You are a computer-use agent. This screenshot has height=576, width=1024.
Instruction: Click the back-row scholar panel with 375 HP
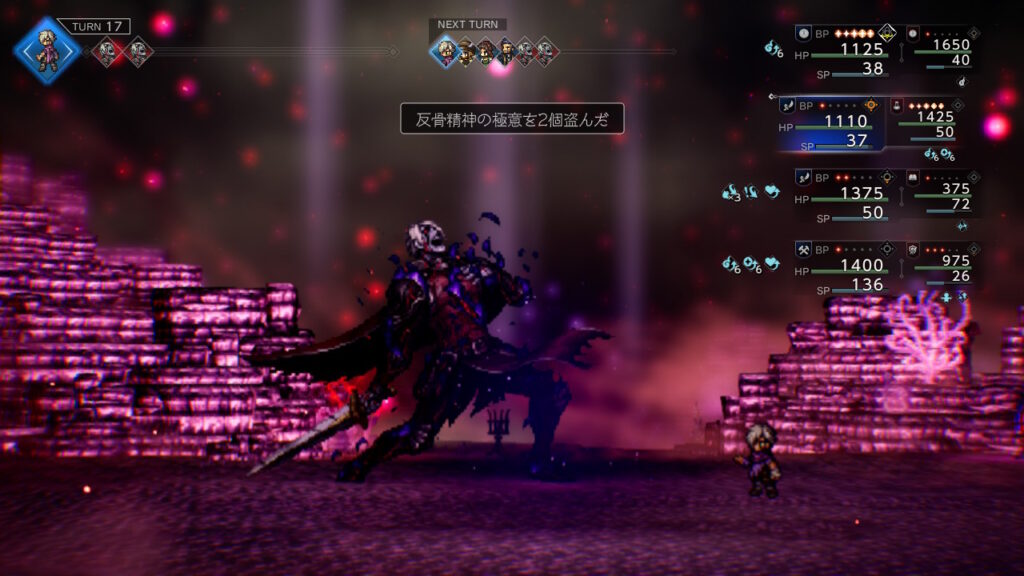tap(942, 195)
